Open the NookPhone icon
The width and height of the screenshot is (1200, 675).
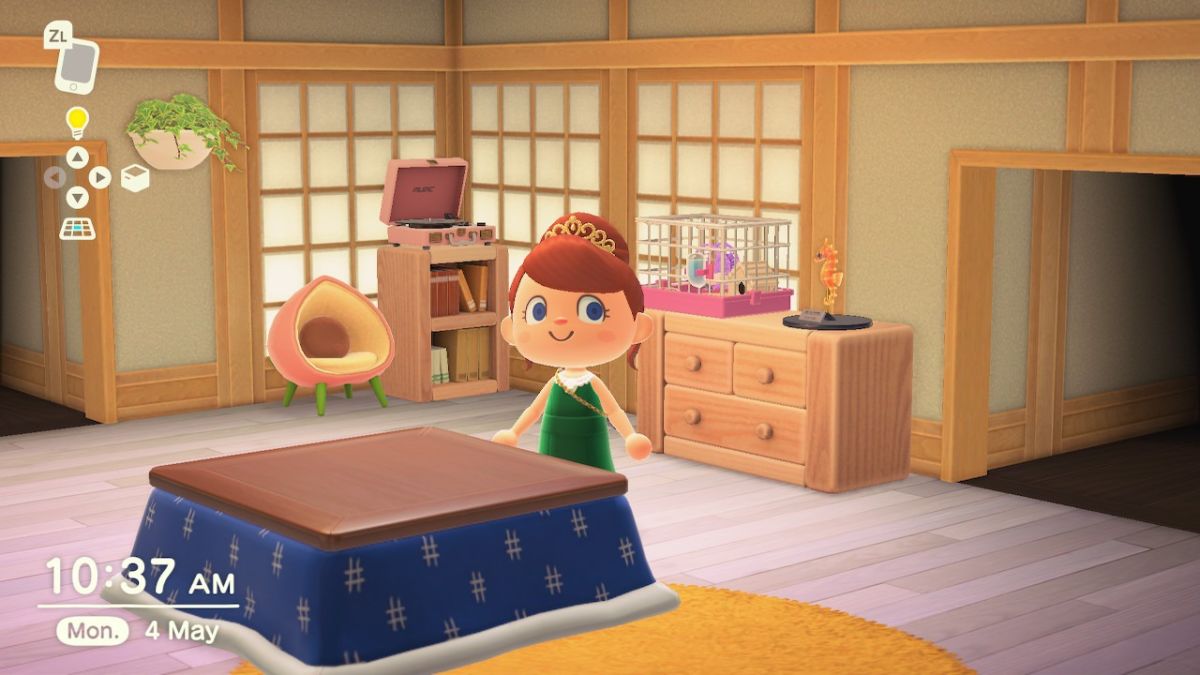click(77, 65)
